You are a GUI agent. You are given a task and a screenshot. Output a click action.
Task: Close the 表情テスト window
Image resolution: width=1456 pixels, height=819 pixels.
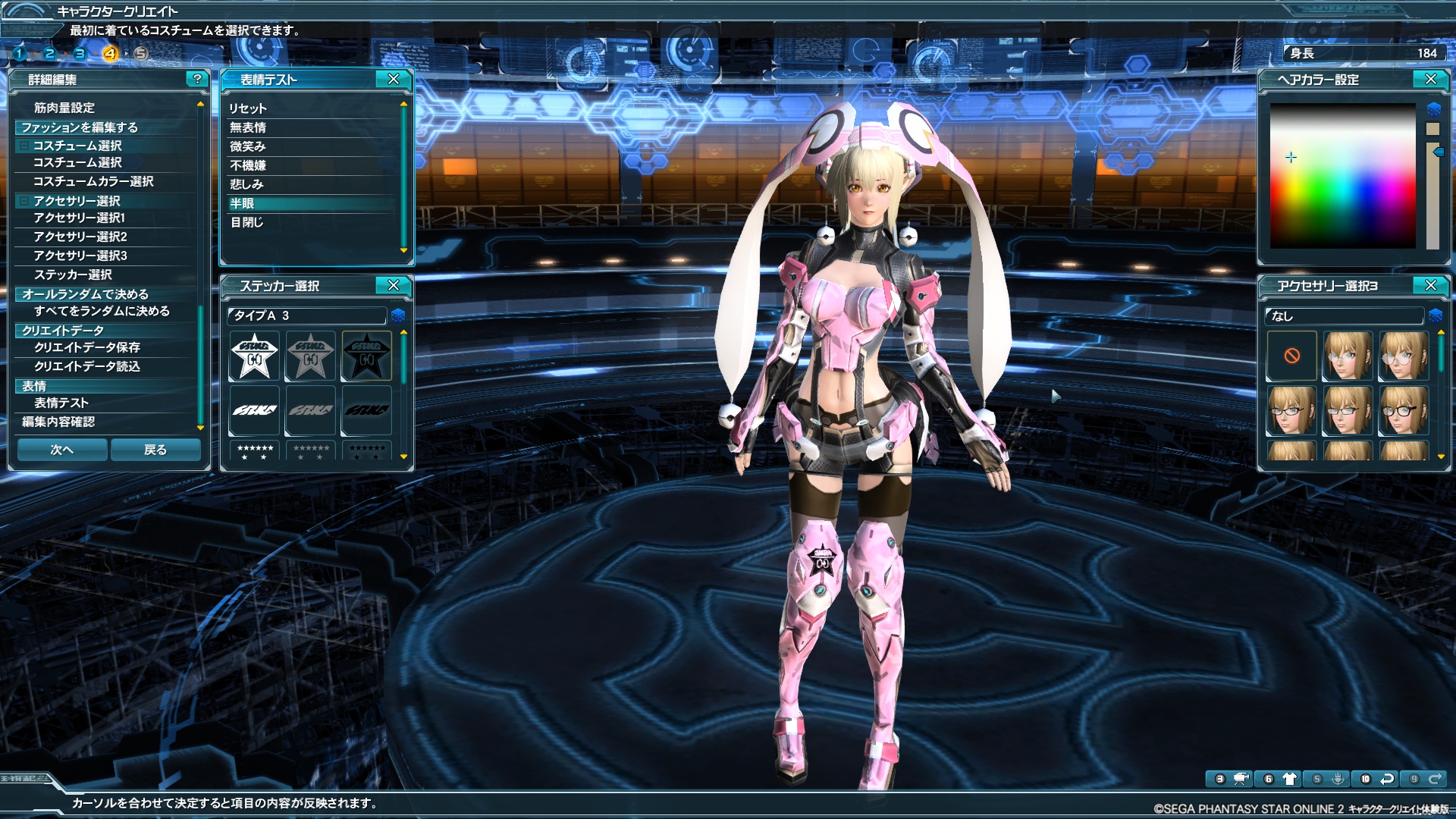[394, 79]
